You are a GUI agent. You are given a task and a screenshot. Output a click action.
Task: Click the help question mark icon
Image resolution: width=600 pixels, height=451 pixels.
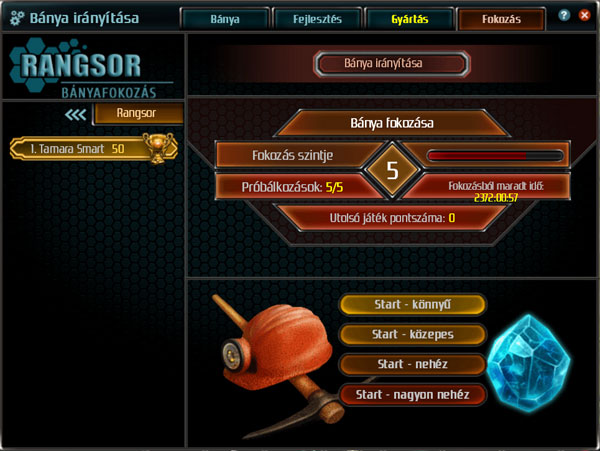click(566, 16)
